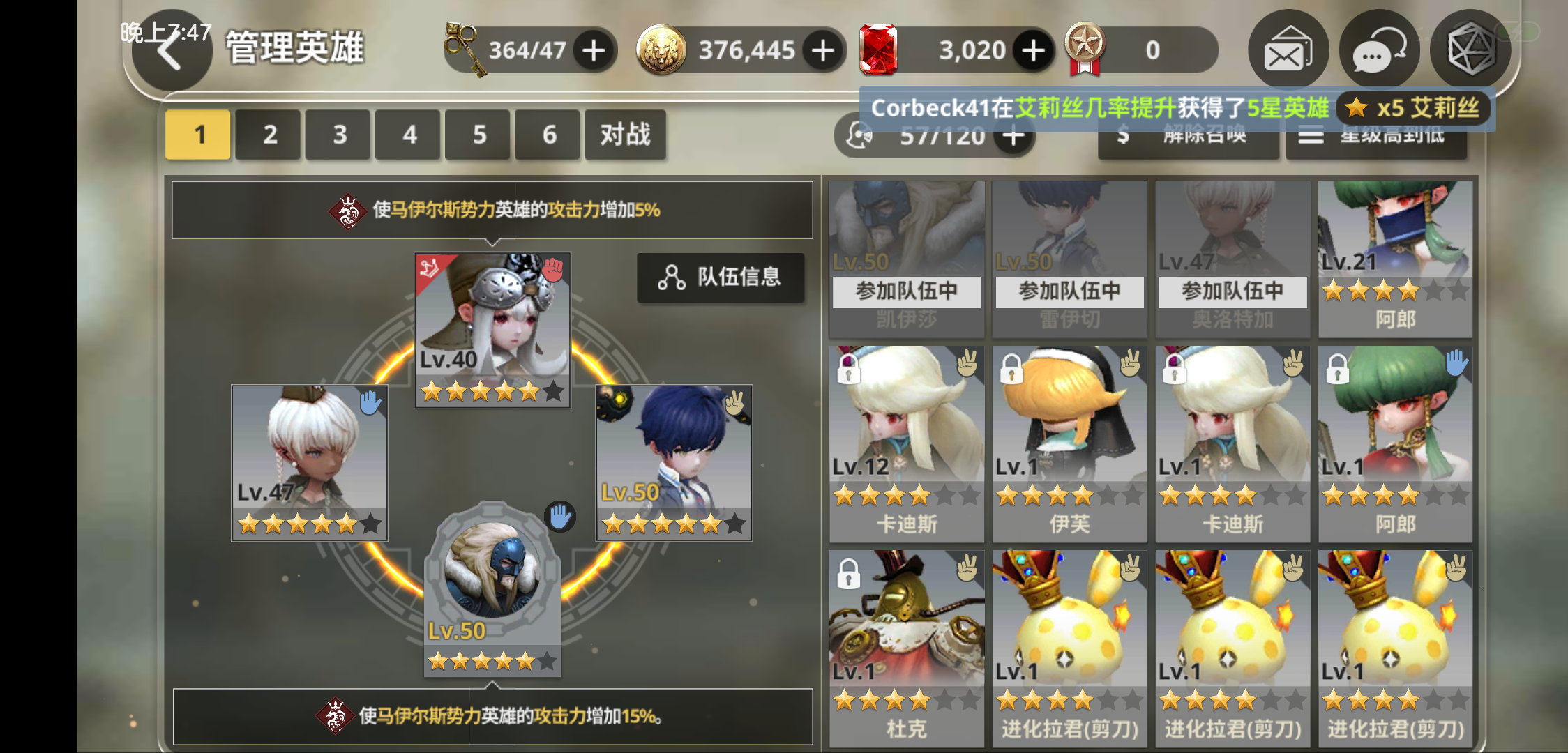The height and width of the screenshot is (753, 1568).
Task: Unlock the Lv.12 卡迪斯 hero card
Action: pyautogui.click(x=848, y=371)
